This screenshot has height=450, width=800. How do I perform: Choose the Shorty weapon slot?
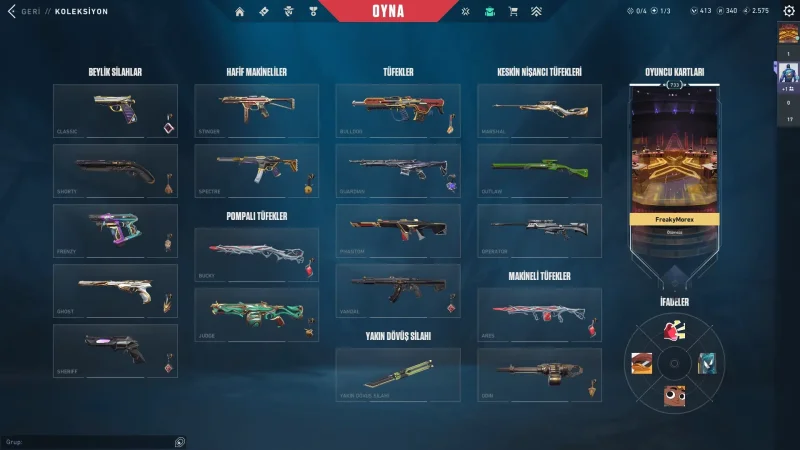[x=115, y=170]
